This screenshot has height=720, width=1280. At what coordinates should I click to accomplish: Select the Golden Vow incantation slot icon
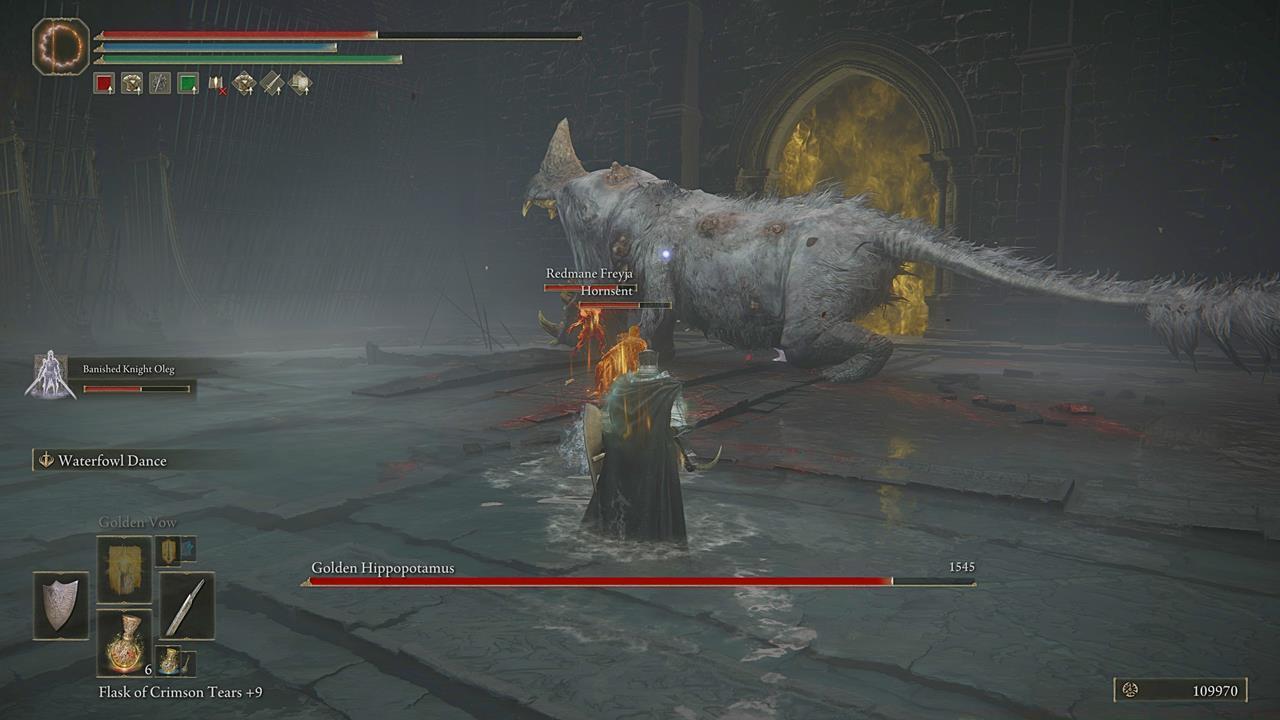[x=124, y=568]
